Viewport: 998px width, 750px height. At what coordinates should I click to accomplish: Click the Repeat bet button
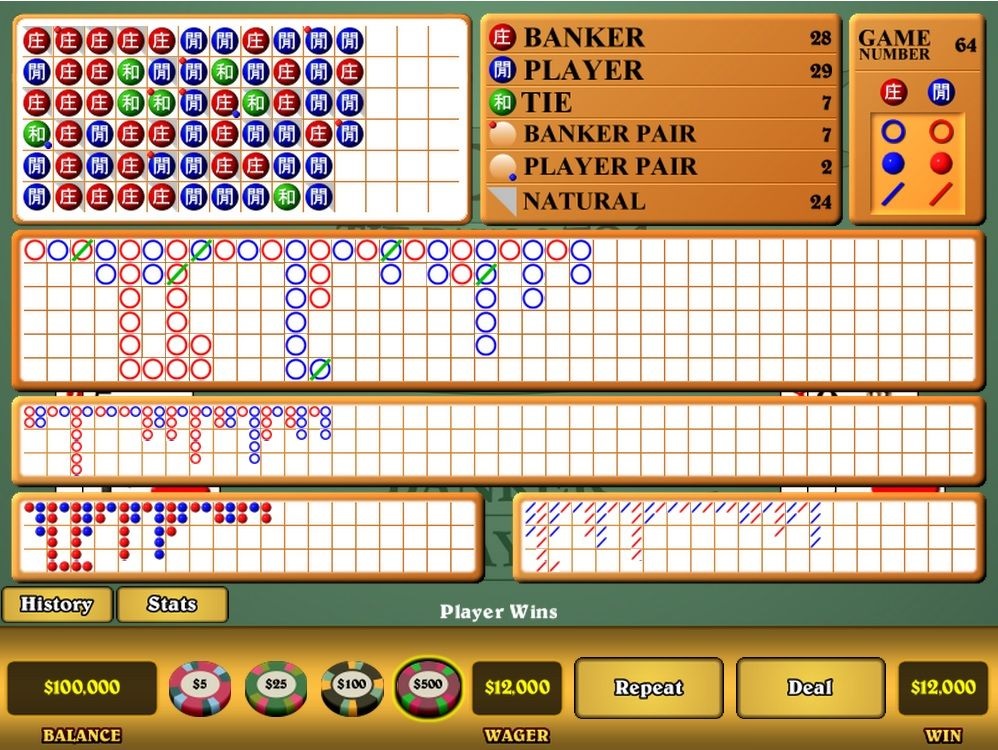click(649, 688)
